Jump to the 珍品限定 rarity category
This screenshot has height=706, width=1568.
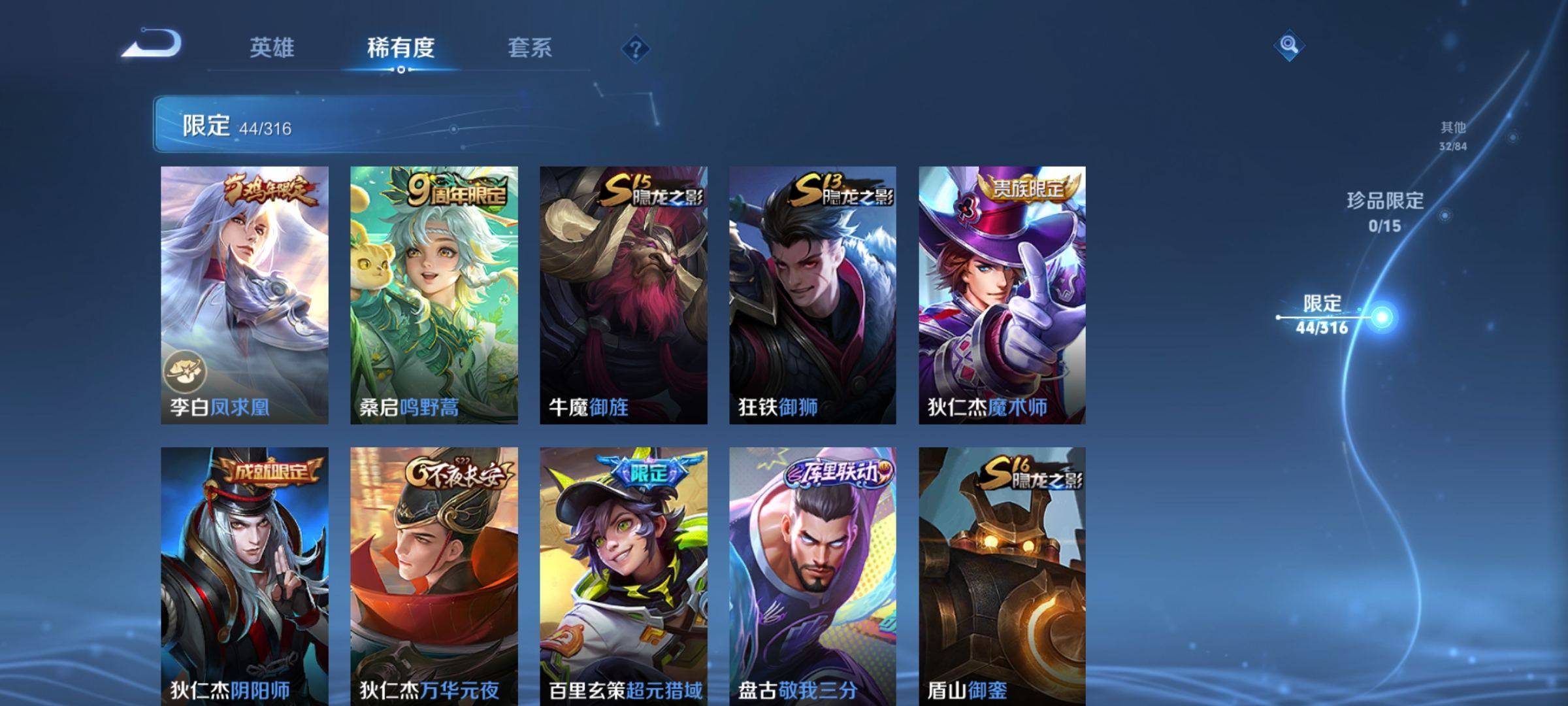1385,210
